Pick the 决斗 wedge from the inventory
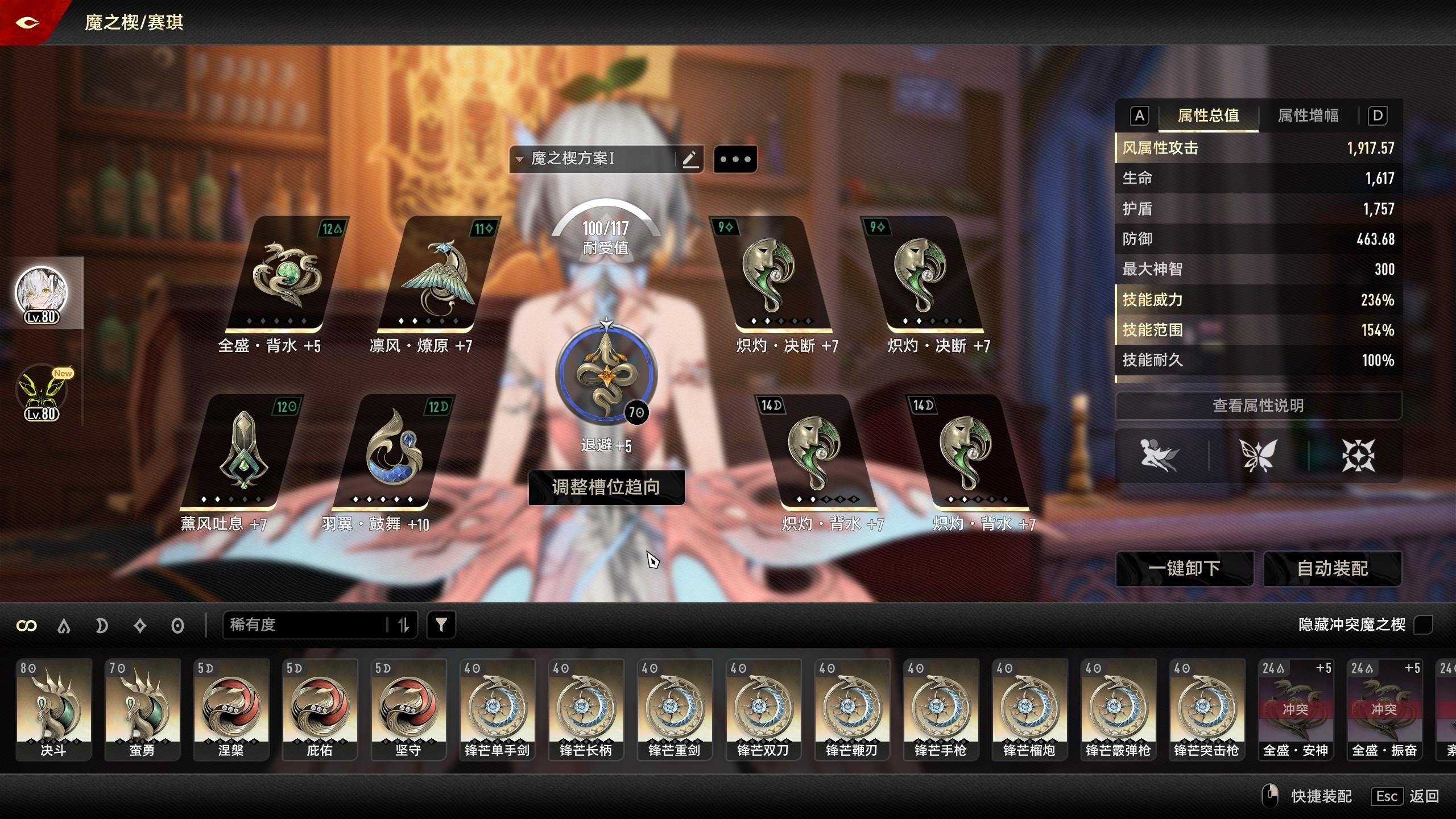Image resolution: width=1456 pixels, height=819 pixels. coord(53,709)
